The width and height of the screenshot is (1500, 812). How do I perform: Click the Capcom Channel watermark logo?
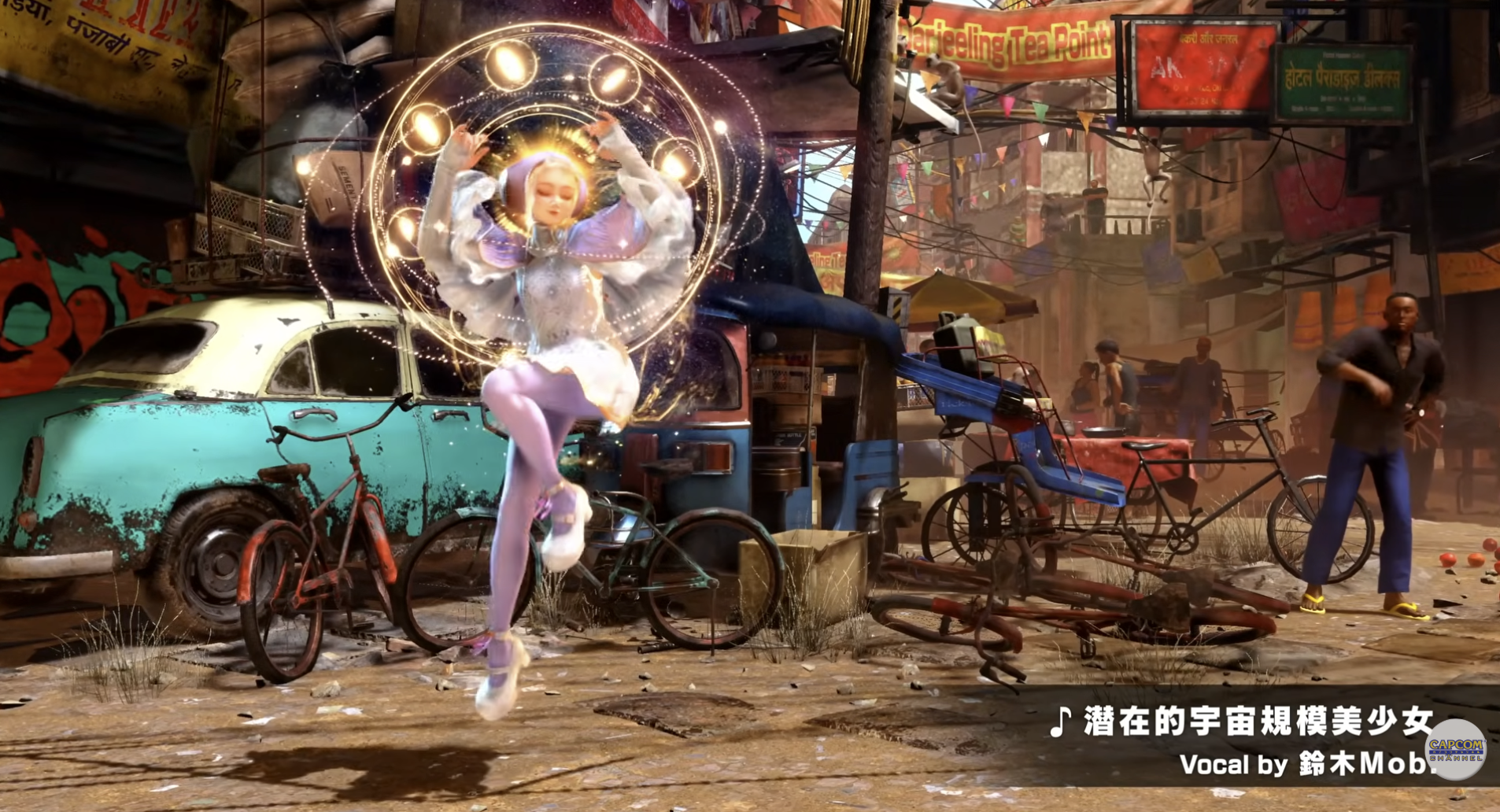pyautogui.click(x=1455, y=748)
